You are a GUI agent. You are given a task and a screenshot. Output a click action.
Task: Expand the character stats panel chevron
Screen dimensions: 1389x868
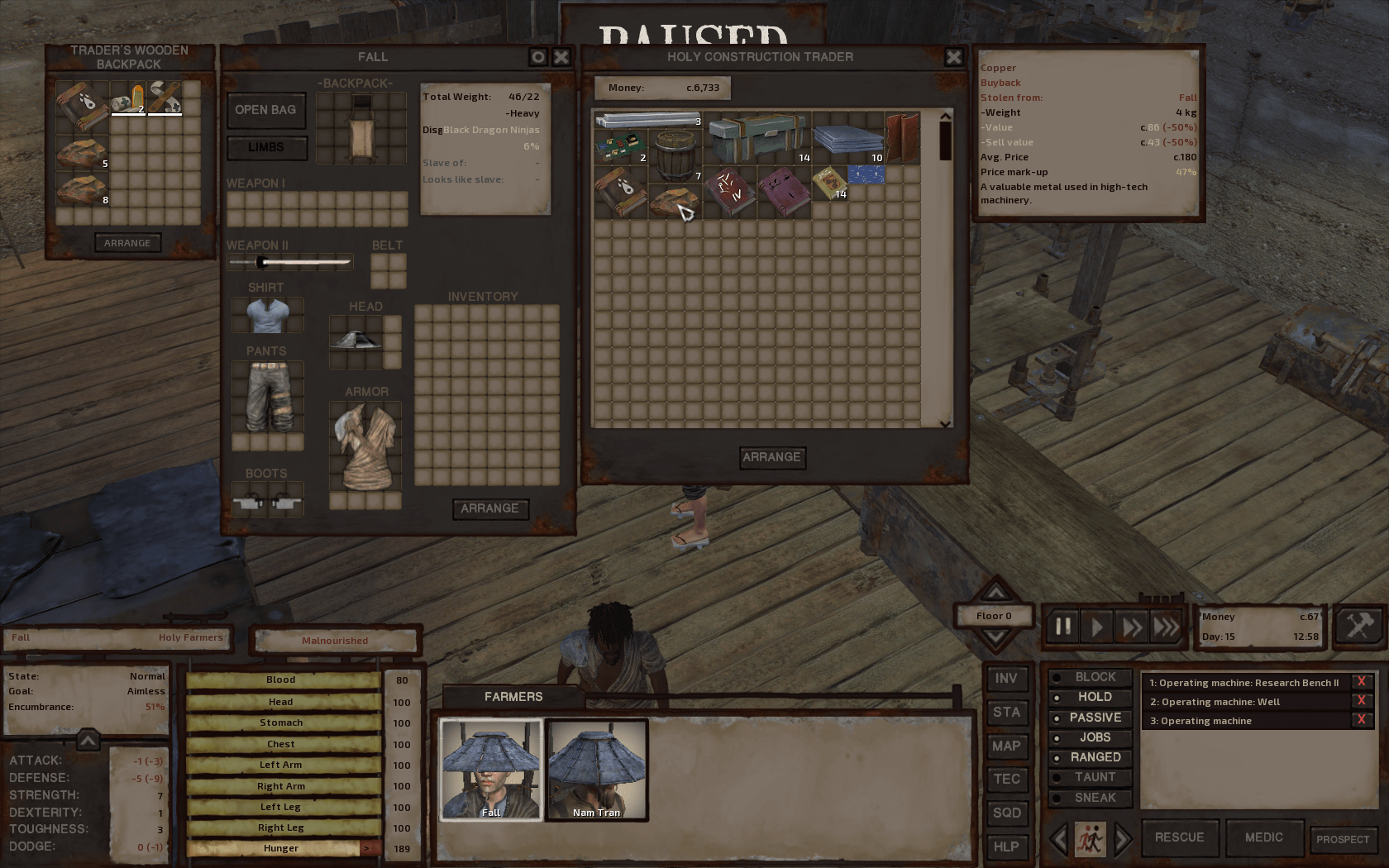point(87,741)
